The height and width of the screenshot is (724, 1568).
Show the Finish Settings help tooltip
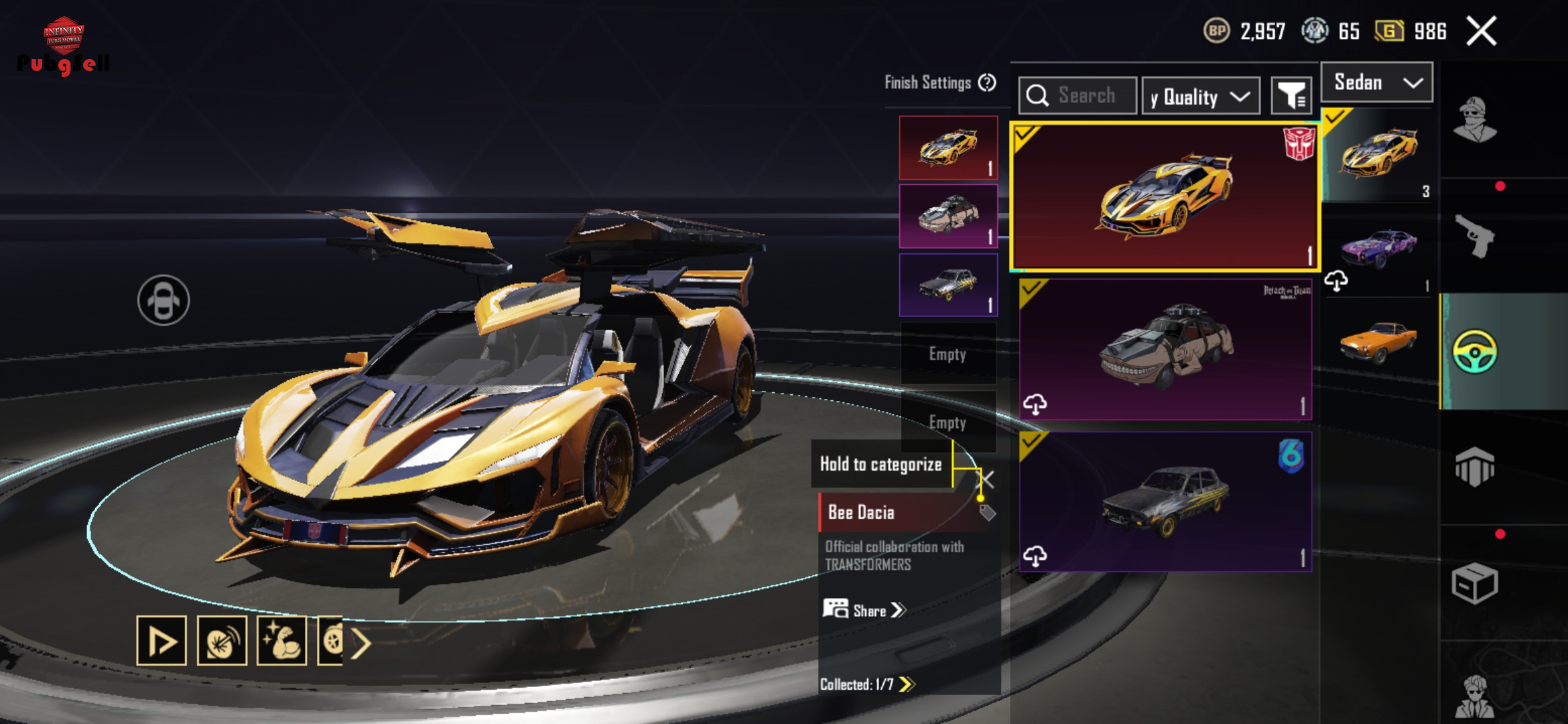[x=986, y=82]
